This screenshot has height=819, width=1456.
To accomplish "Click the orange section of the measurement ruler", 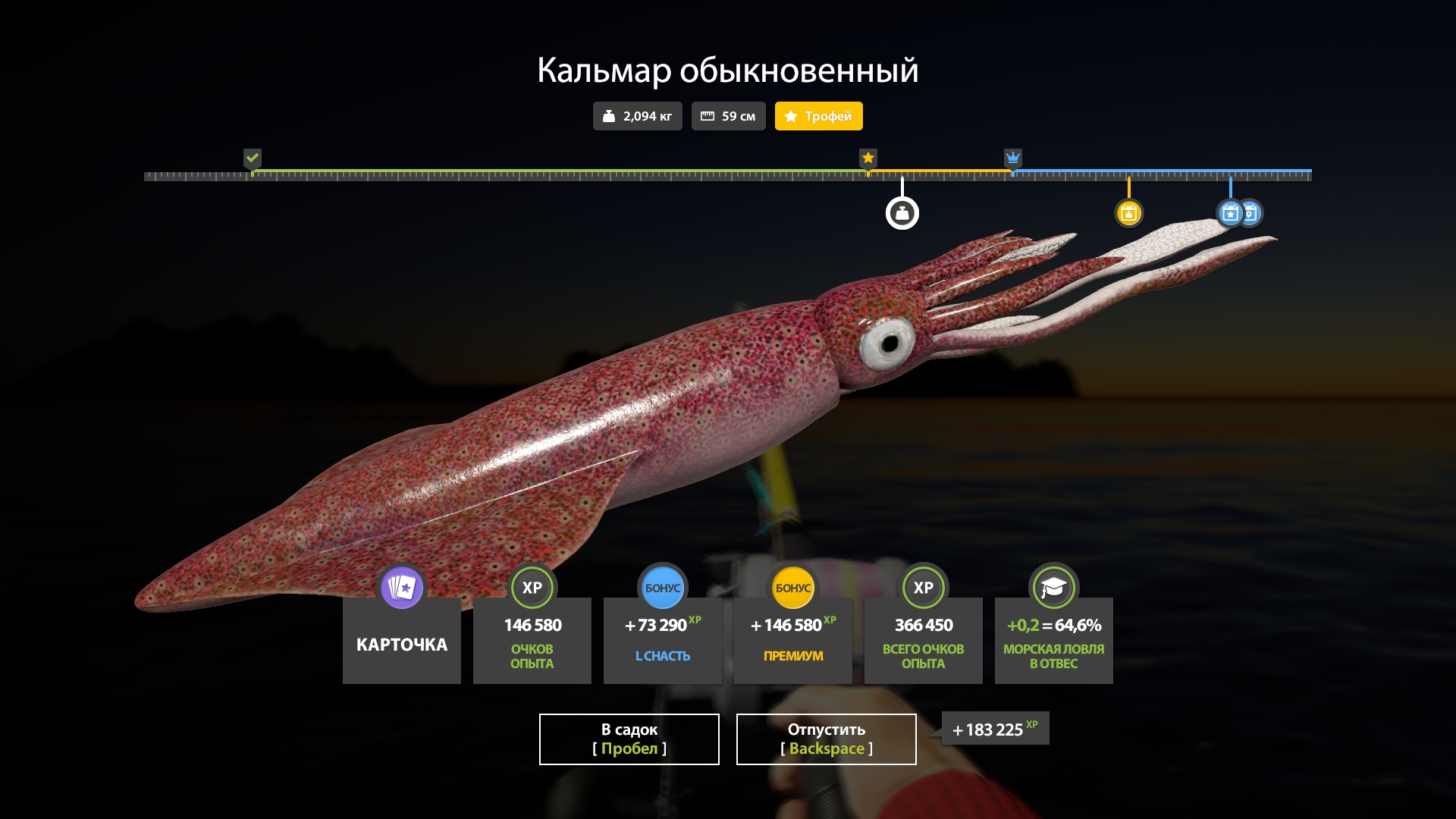I will tap(940, 173).
